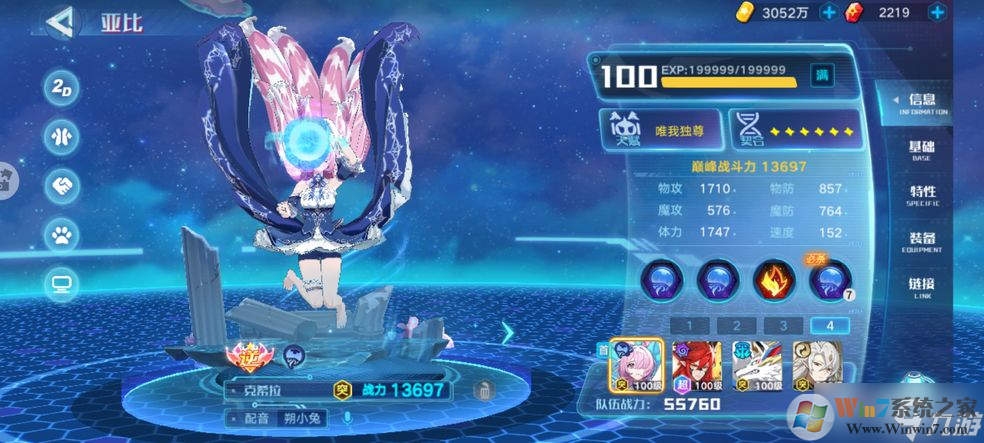The image size is (984, 443).
Task: Open the handshake icon on left sidebar
Action: (x=62, y=186)
